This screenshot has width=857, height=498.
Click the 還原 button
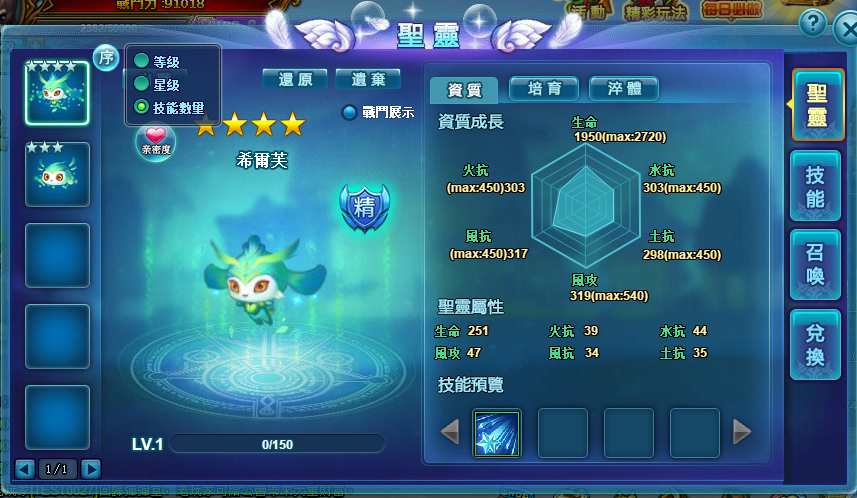click(295, 79)
